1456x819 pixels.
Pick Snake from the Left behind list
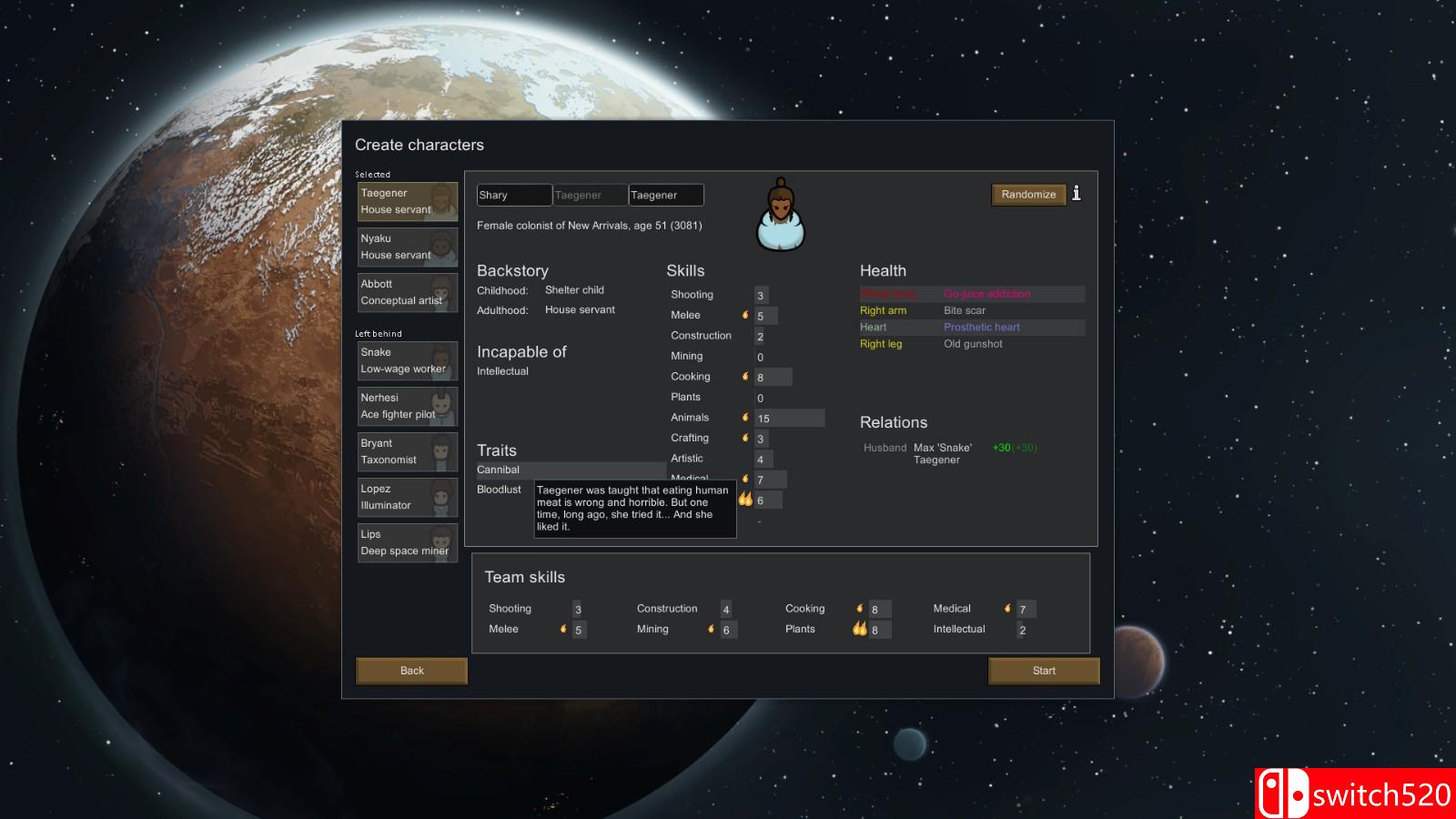pyautogui.click(x=407, y=360)
